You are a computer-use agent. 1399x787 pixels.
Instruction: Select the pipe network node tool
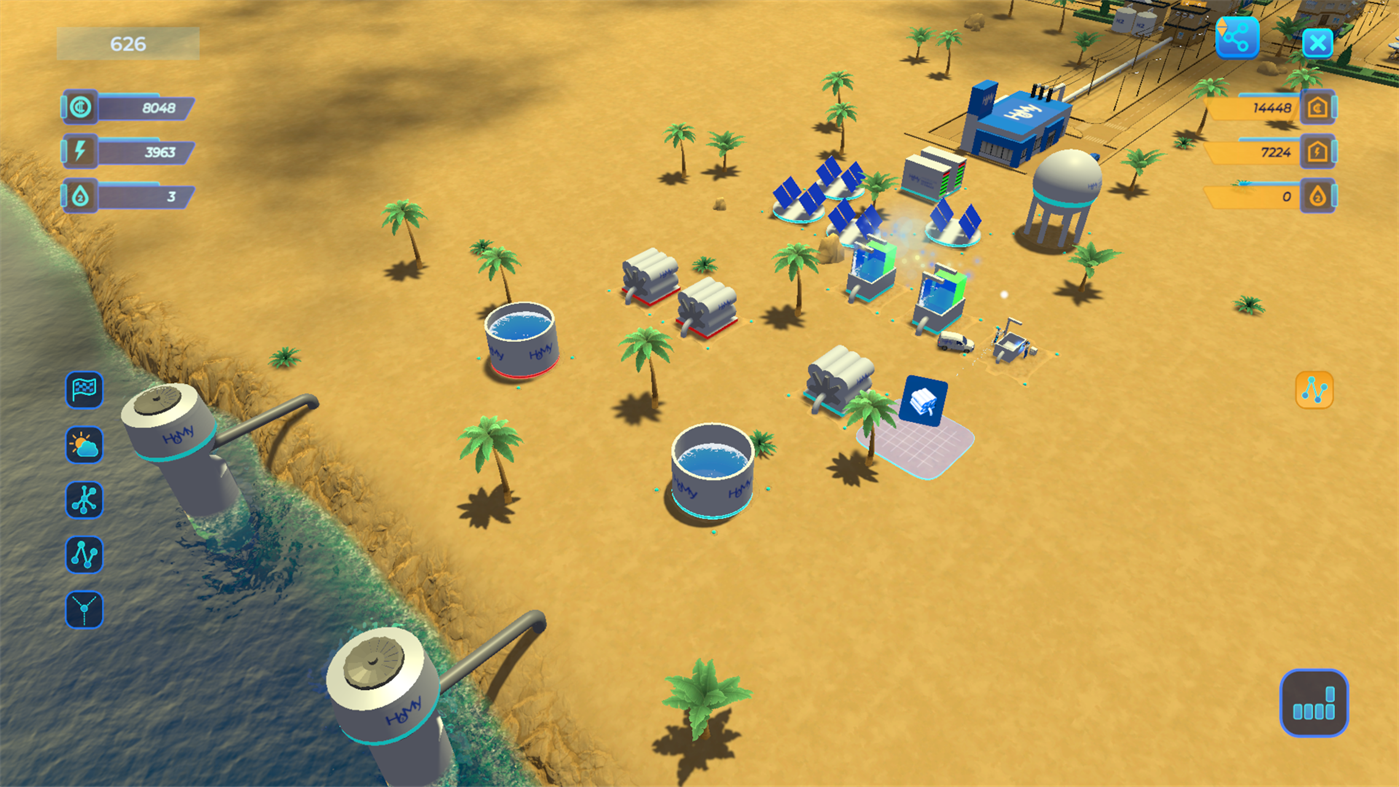coord(84,500)
